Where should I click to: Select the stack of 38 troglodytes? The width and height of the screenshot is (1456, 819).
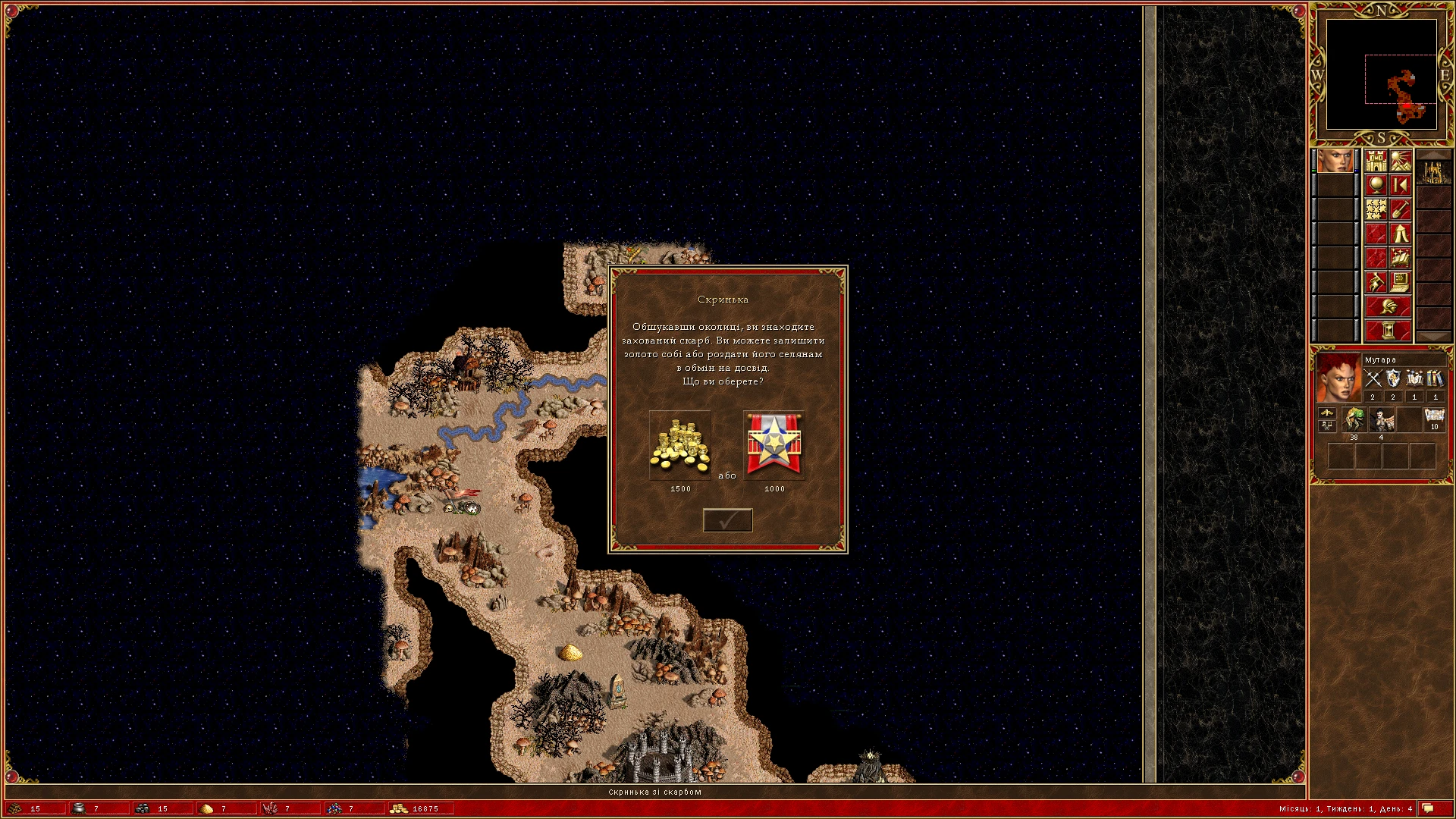(x=1355, y=419)
